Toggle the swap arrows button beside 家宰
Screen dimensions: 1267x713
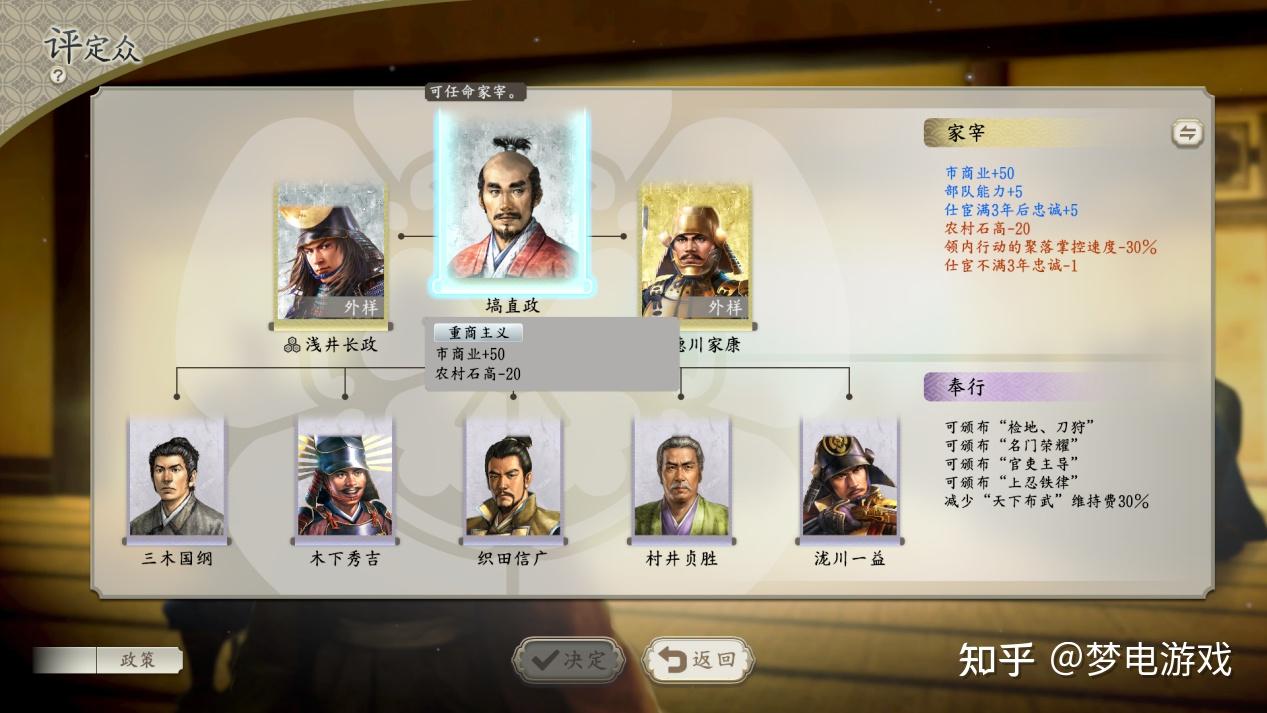(x=1187, y=133)
